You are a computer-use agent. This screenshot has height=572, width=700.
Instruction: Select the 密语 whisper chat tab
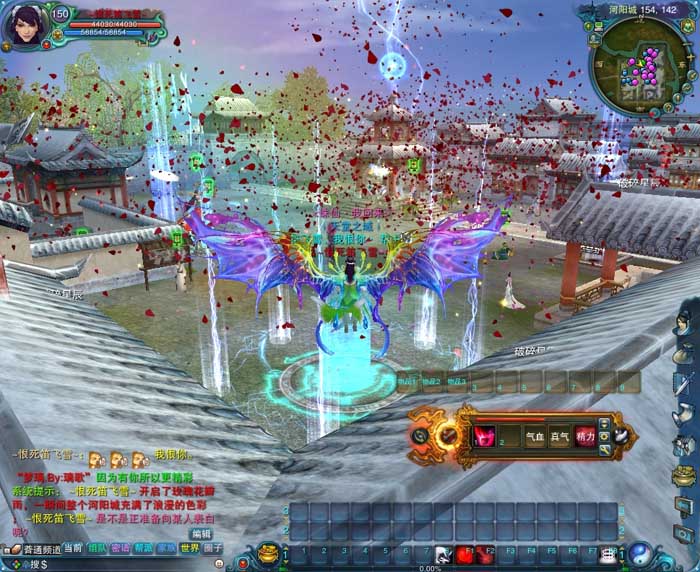120,548
